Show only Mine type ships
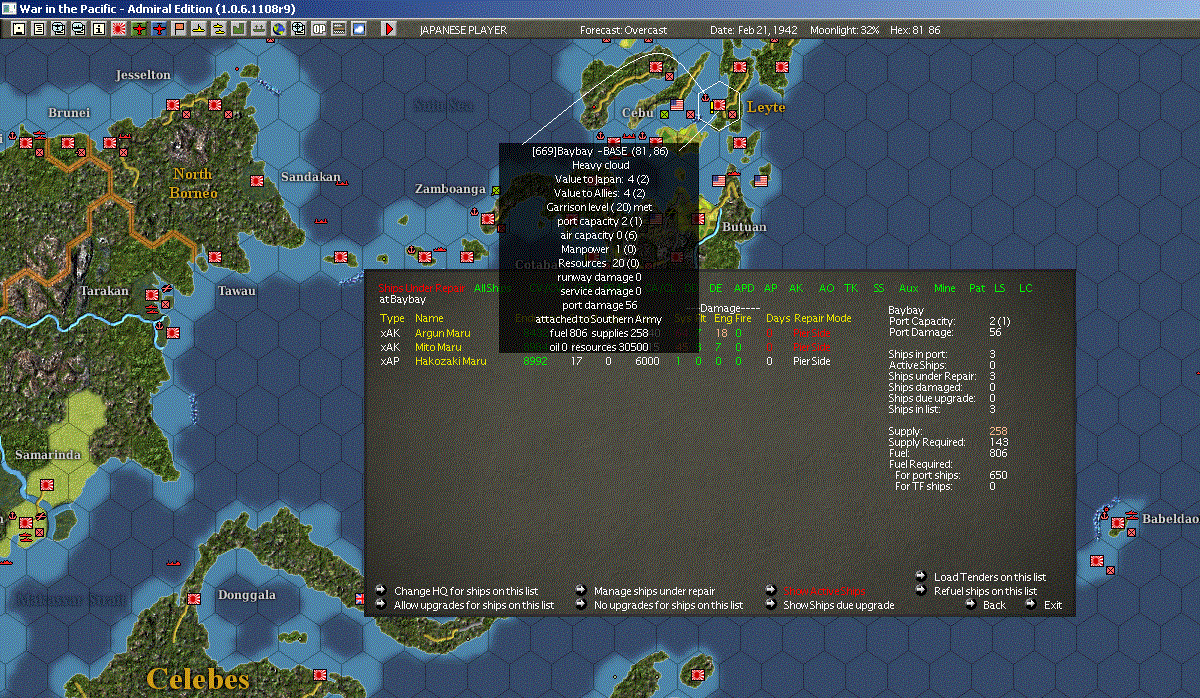This screenshot has height=698, width=1200. [945, 288]
